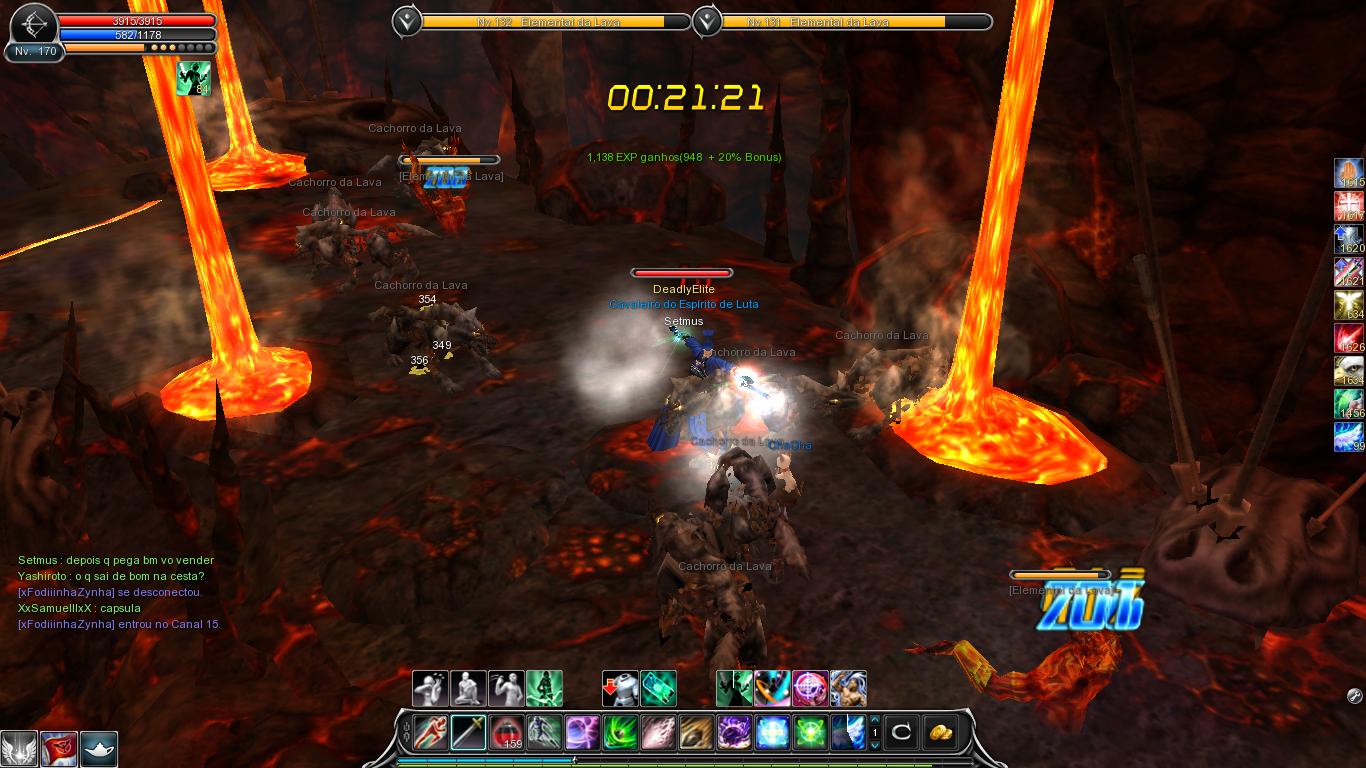Use the red potion slot showing 159
1366x768 pixels.
pyautogui.click(x=507, y=732)
